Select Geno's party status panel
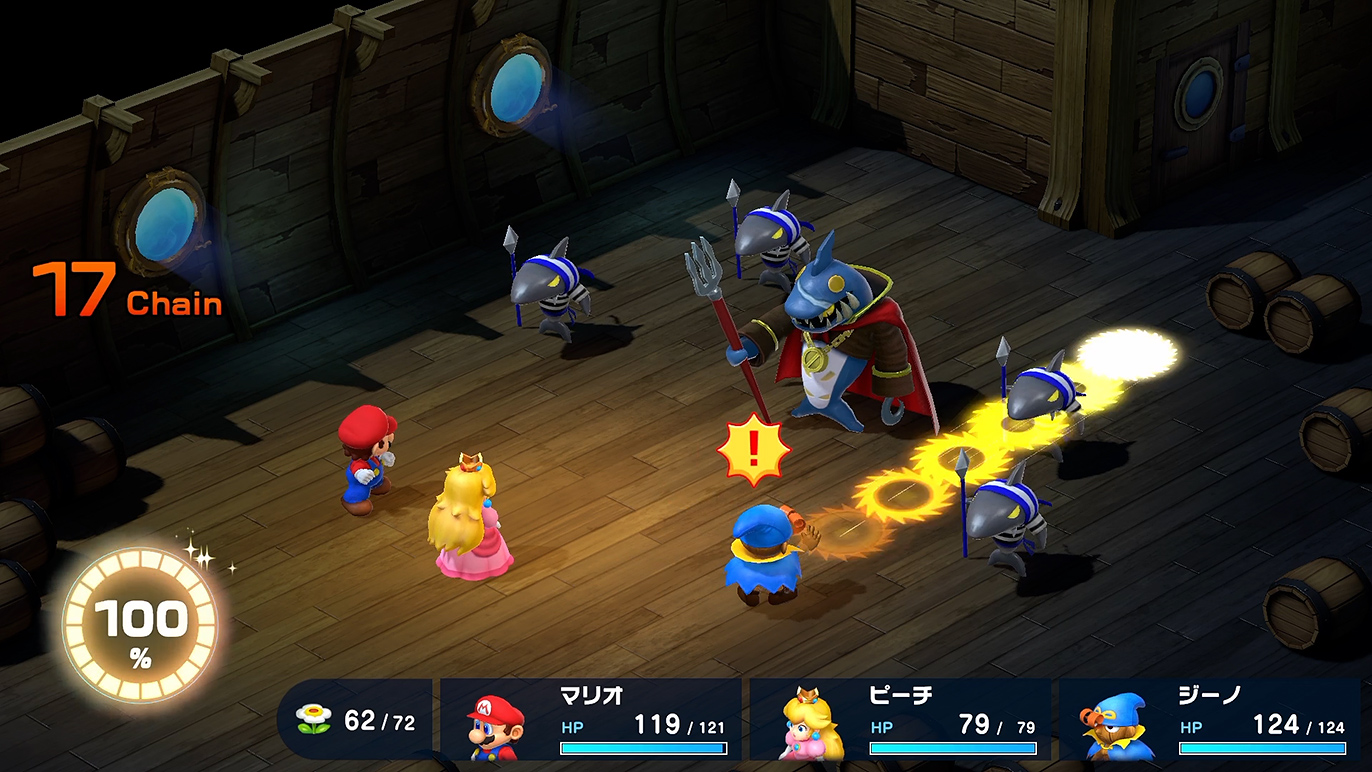This screenshot has width=1372, height=772. click(1210, 720)
